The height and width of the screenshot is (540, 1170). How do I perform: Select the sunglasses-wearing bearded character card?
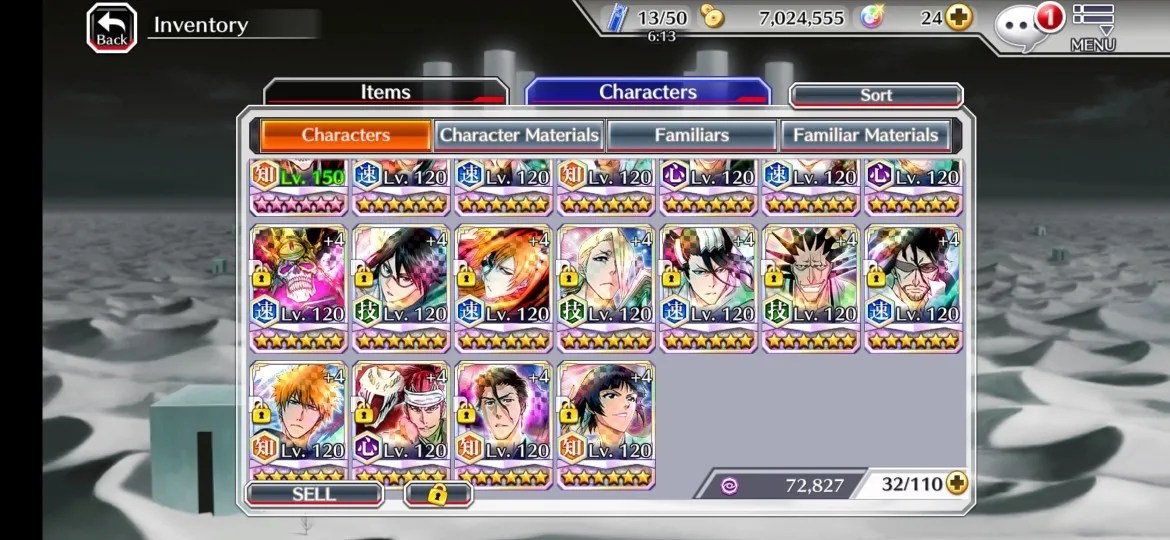pos(913,287)
